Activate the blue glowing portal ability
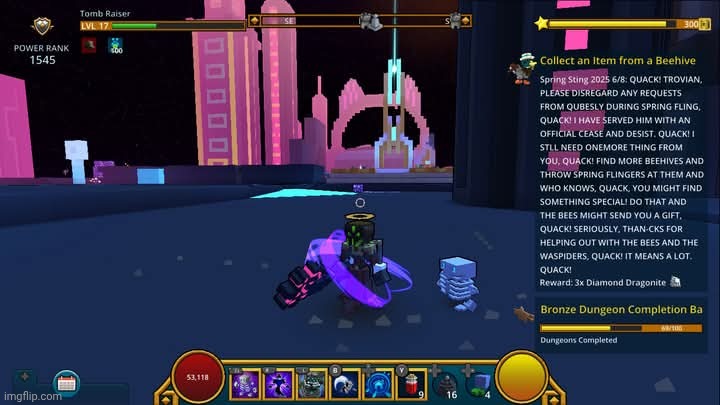 pyautogui.click(x=378, y=384)
